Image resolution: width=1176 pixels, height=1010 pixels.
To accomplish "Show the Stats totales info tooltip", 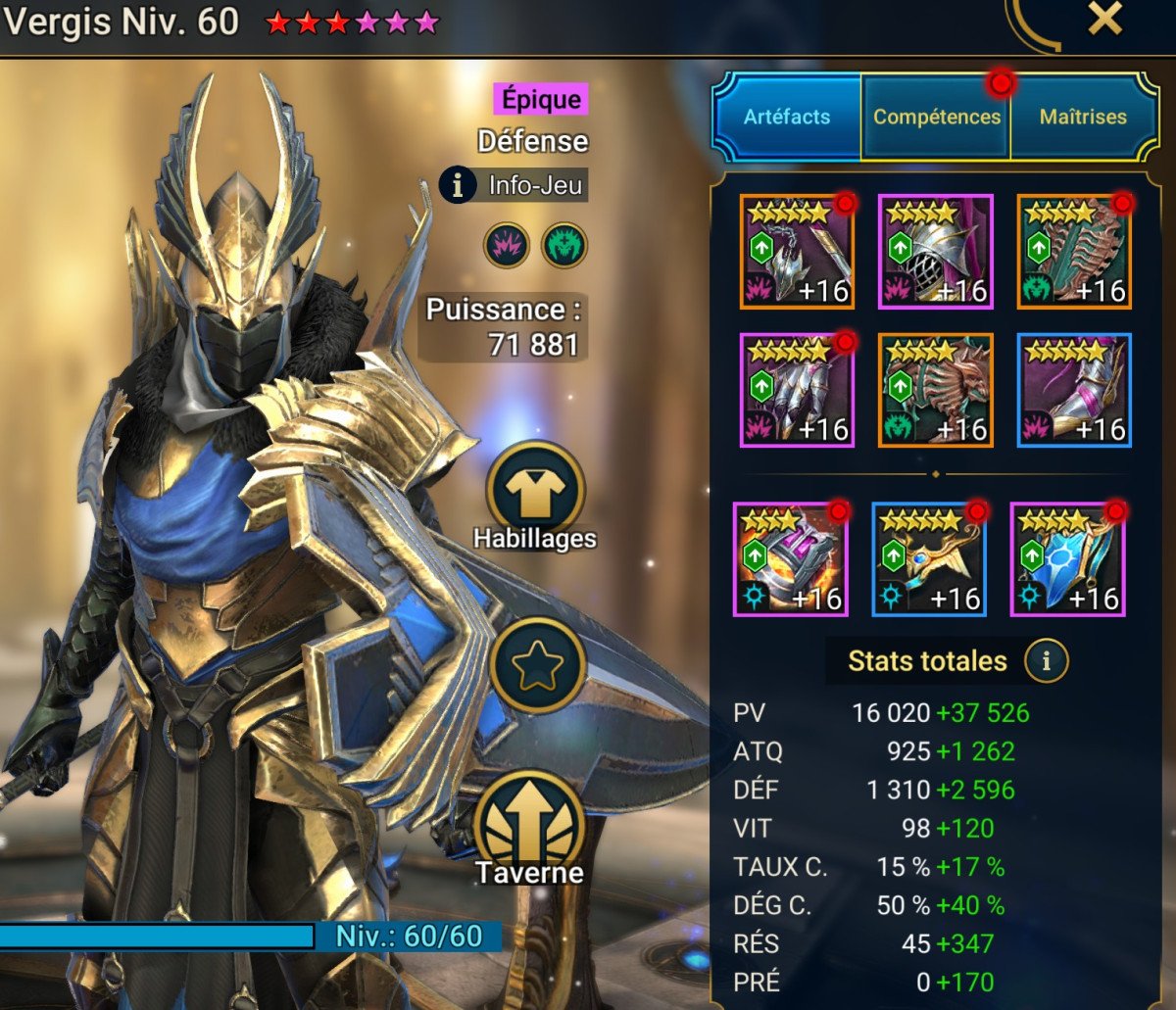I will [x=1046, y=661].
